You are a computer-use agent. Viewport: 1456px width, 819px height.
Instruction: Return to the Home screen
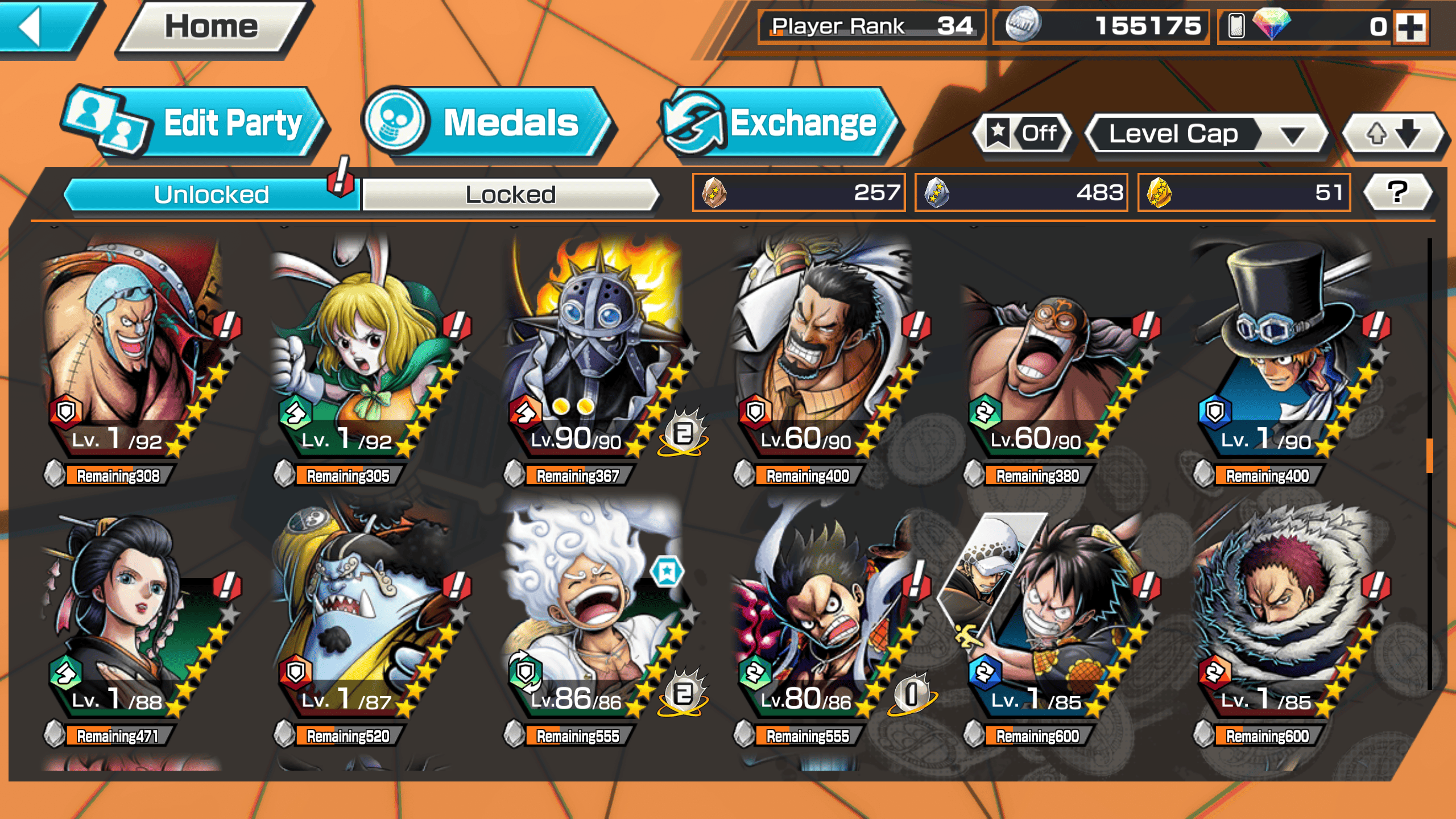pyautogui.click(x=212, y=27)
